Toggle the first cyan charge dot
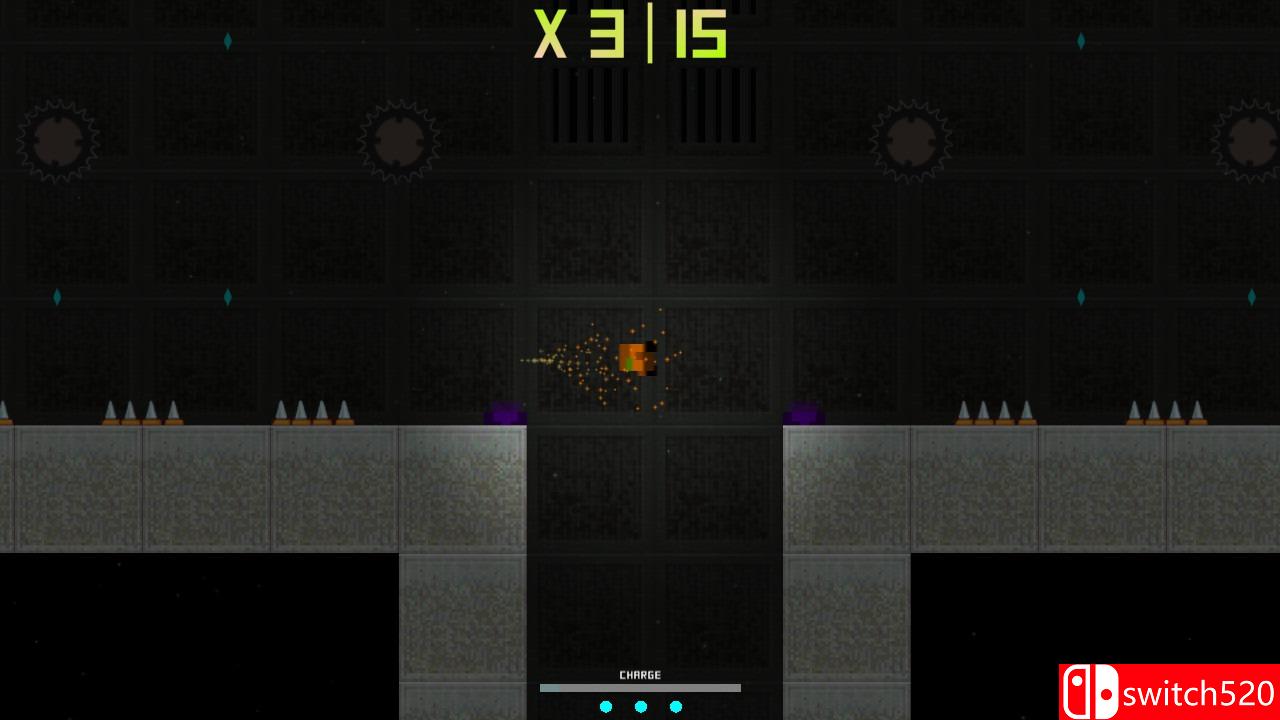Image resolution: width=1280 pixels, height=720 pixels. tap(606, 706)
